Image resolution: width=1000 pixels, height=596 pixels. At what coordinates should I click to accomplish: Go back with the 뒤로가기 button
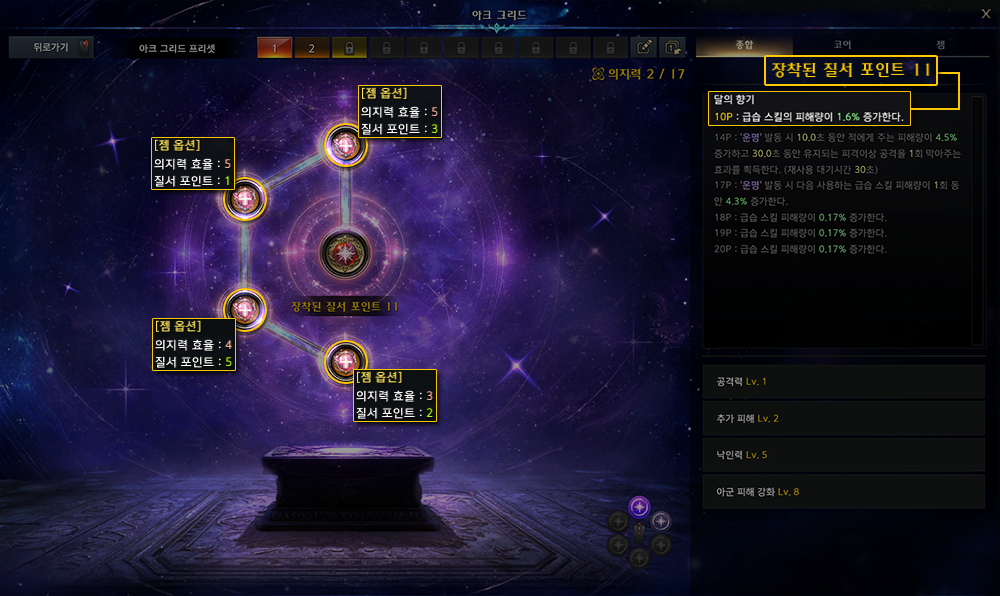pos(49,47)
